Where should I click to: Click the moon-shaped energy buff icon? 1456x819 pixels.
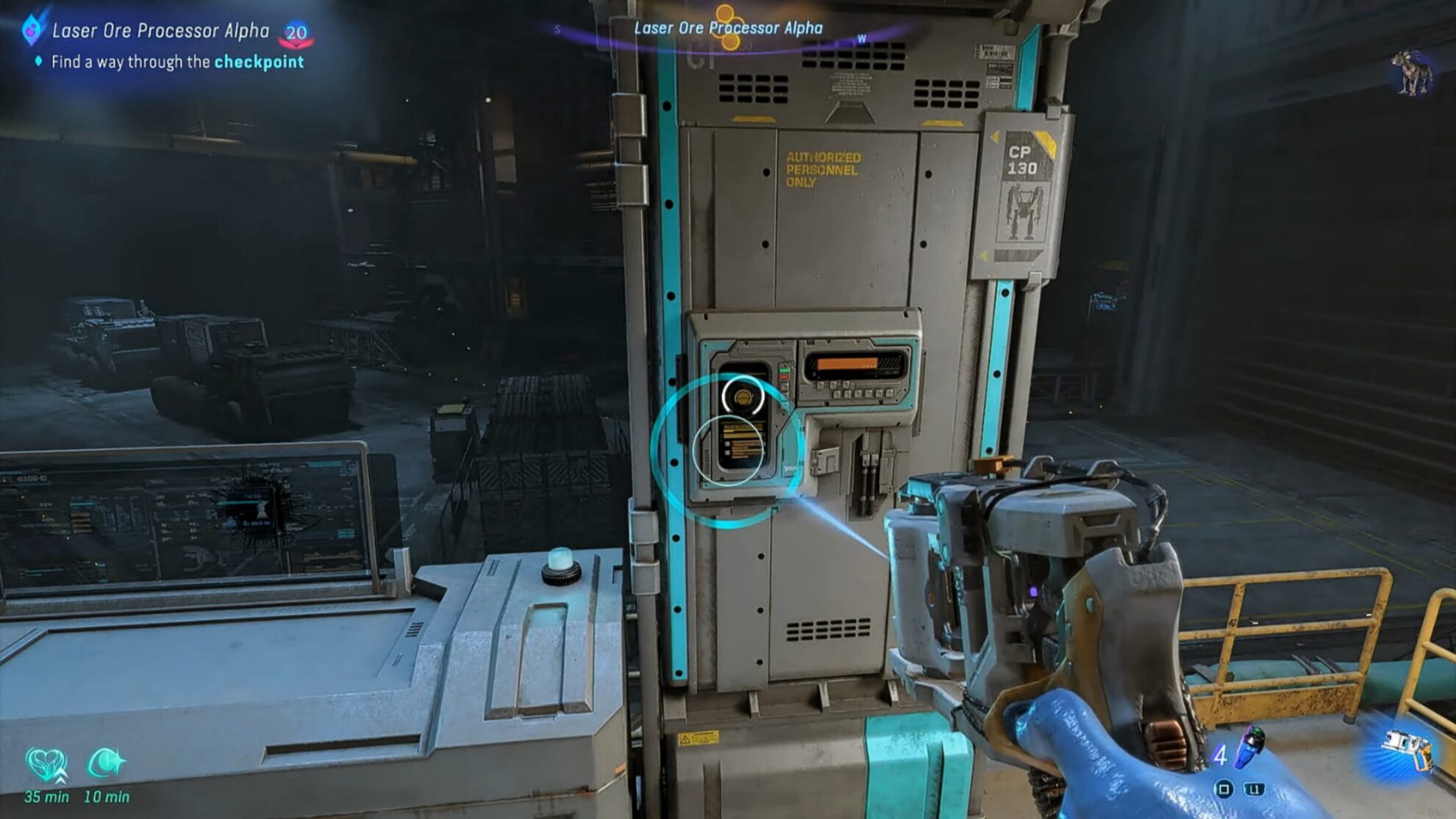point(107,762)
